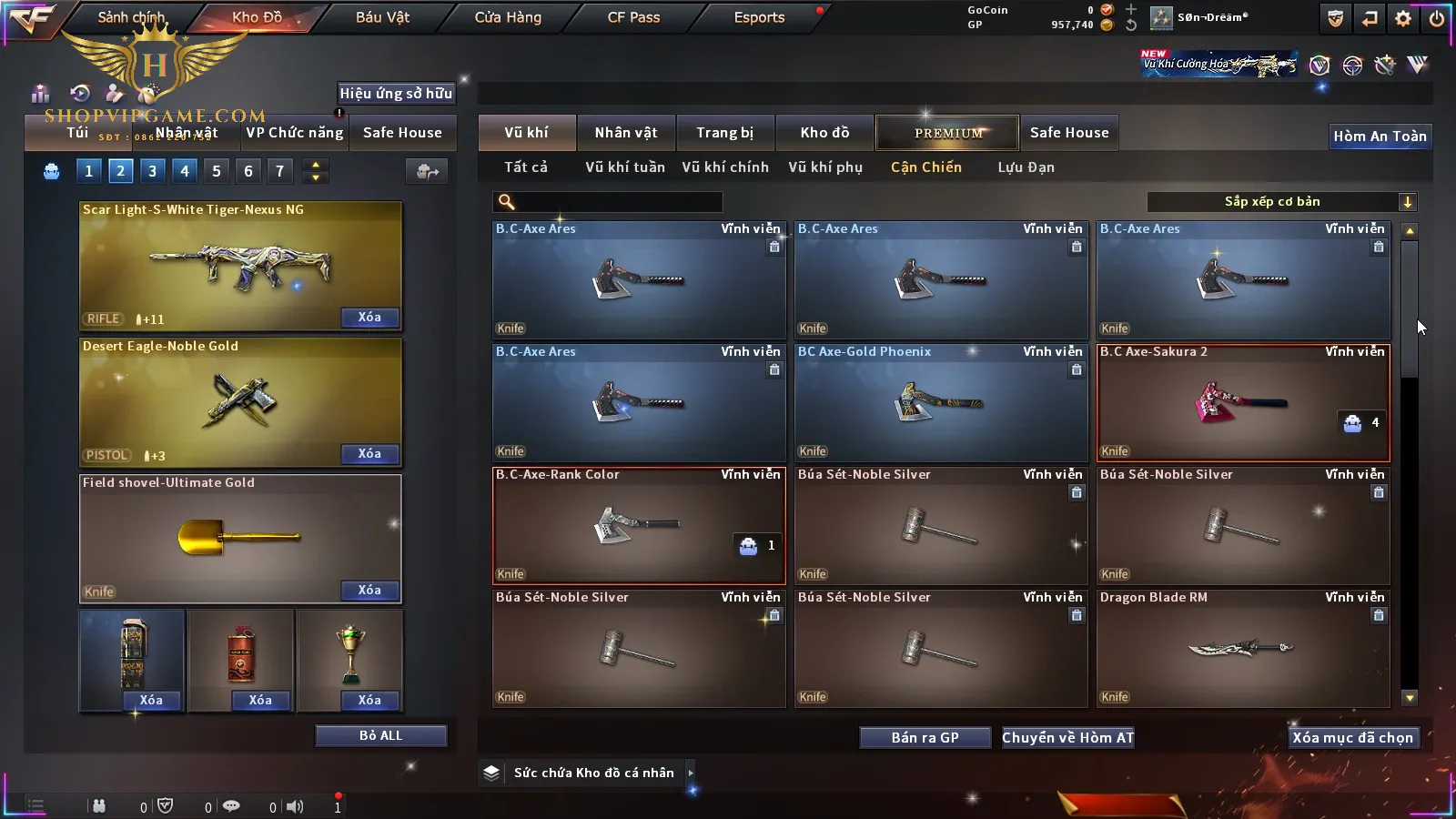The width and height of the screenshot is (1456, 819).
Task: Click the Bỏ ALL button
Action: (x=380, y=735)
